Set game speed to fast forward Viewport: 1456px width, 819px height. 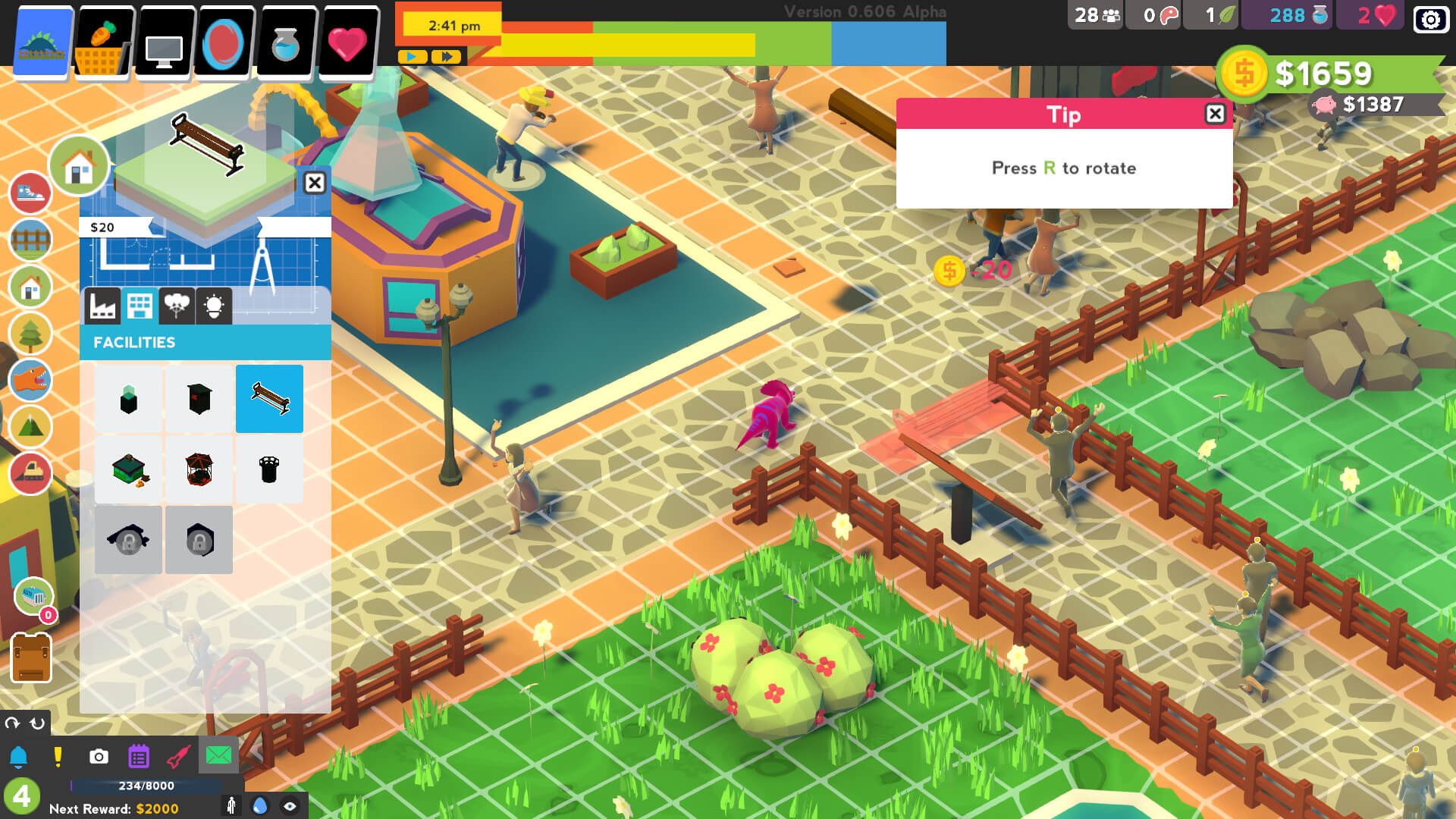(x=447, y=57)
